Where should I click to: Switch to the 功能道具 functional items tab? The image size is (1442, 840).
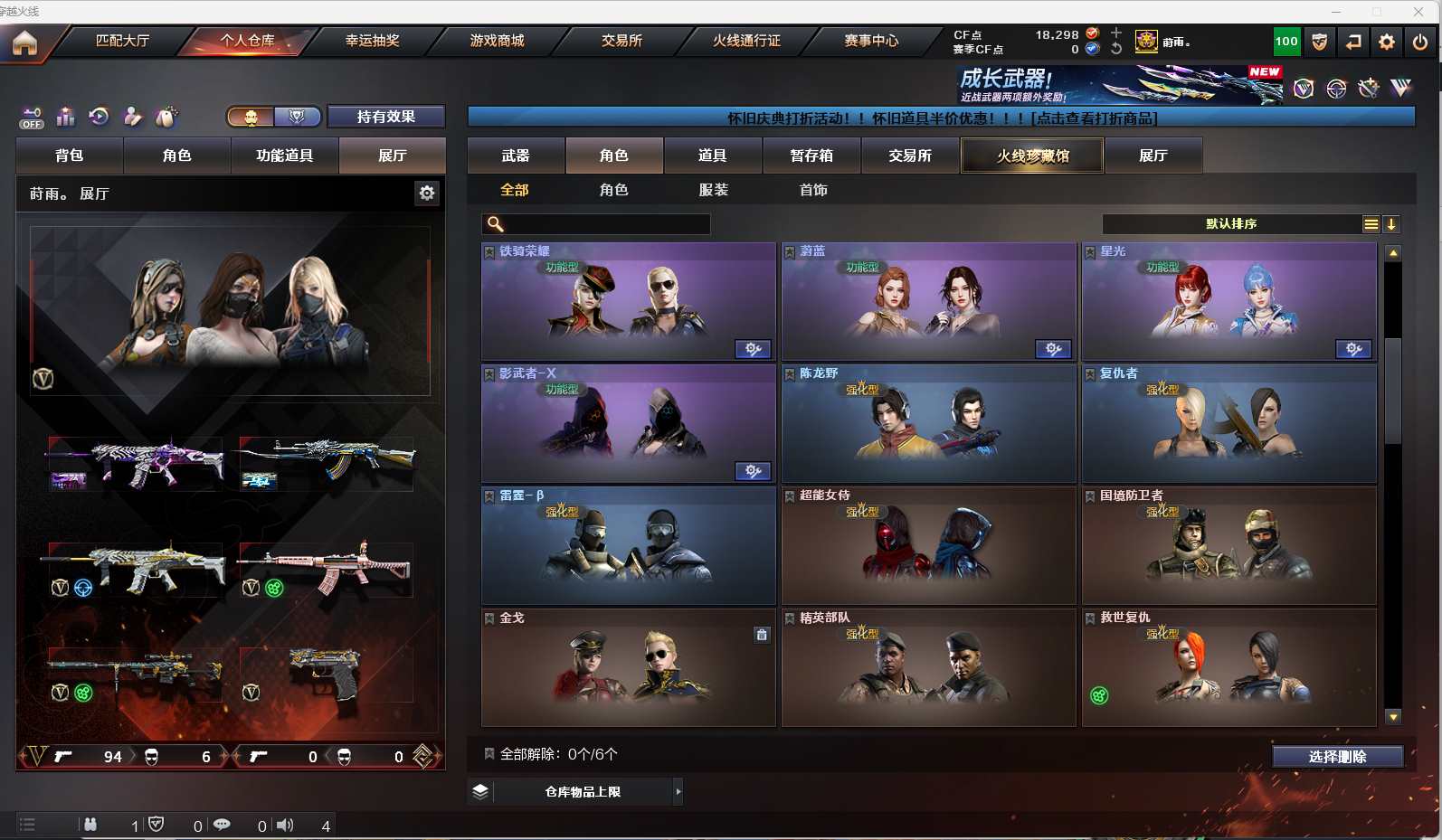click(x=284, y=156)
